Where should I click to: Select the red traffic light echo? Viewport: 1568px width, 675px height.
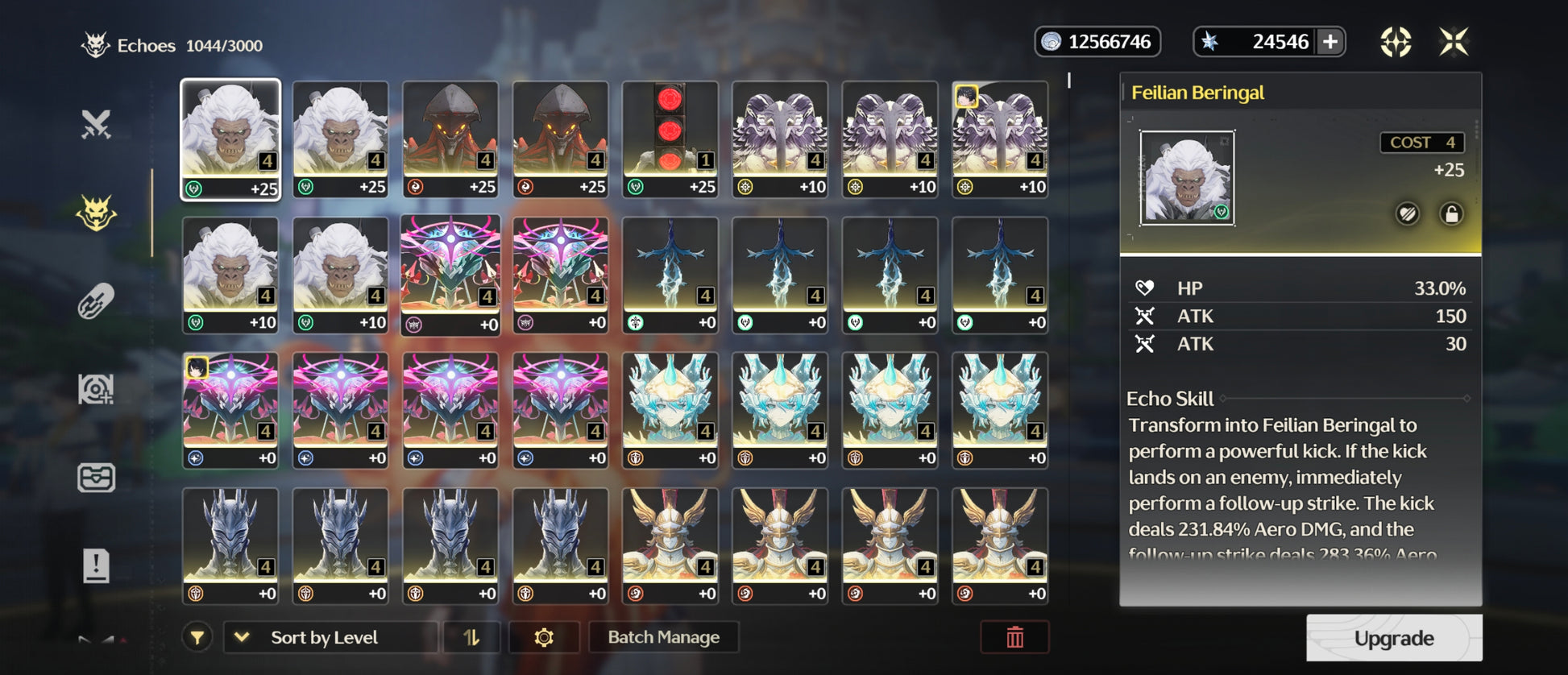[x=670, y=139]
